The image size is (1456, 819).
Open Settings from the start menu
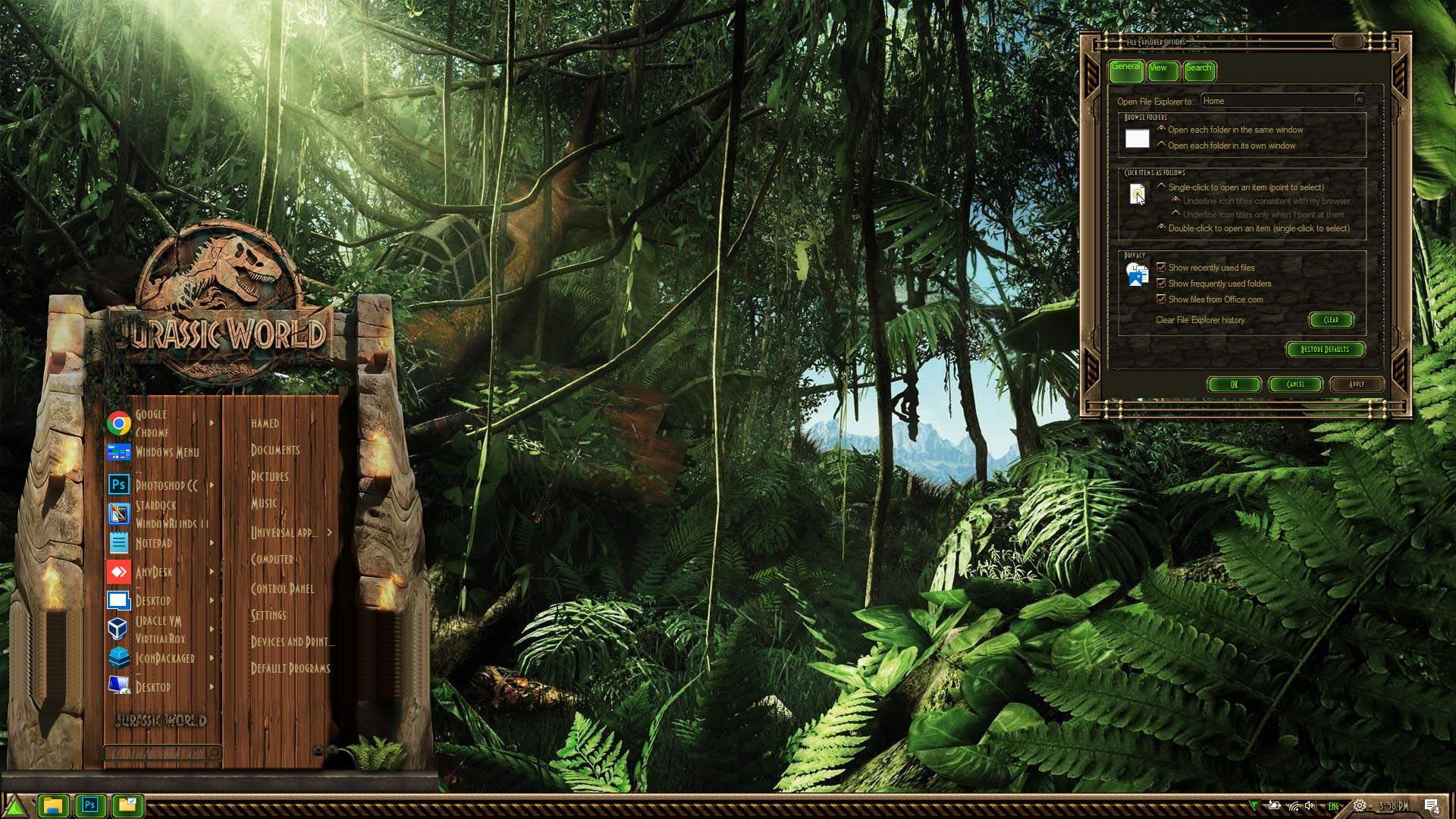coord(268,615)
